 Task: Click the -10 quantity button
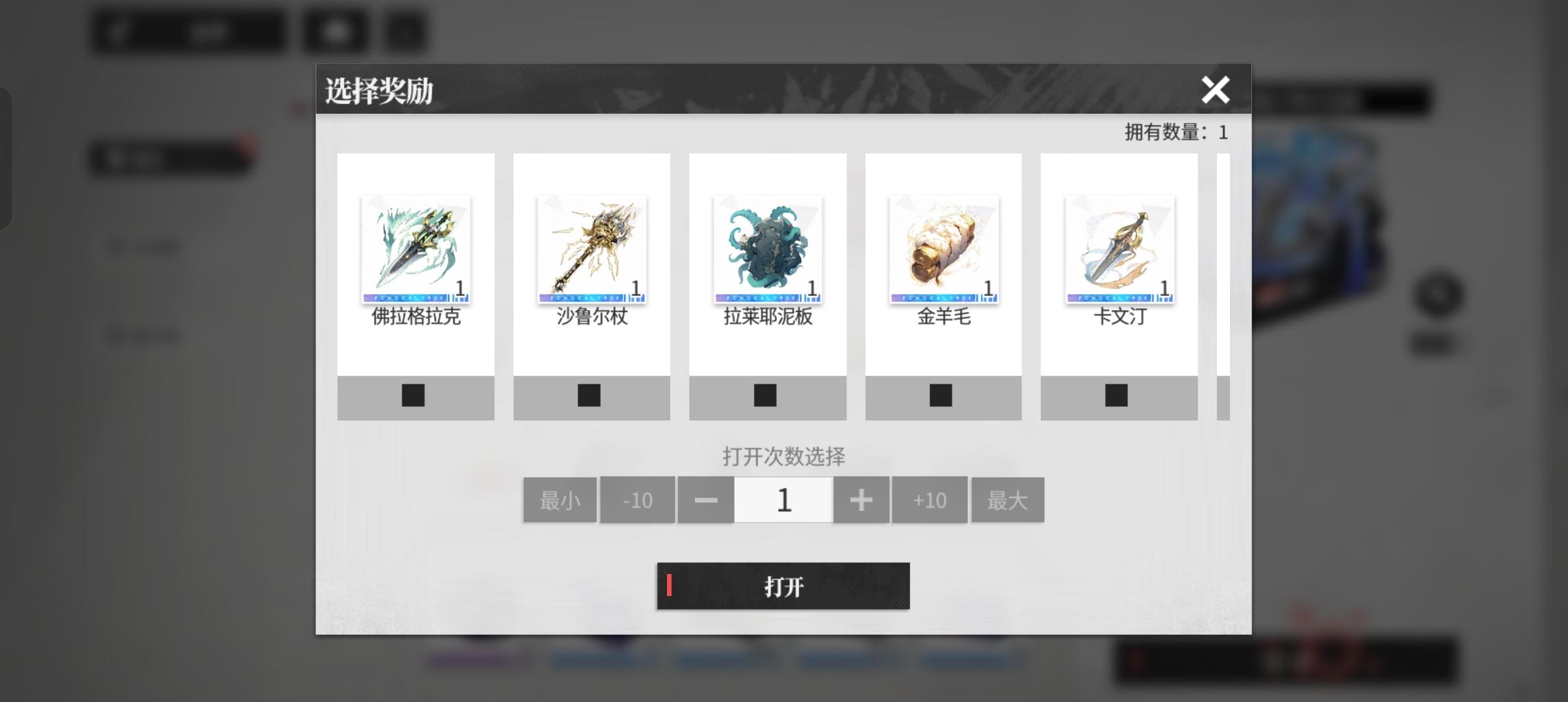click(638, 499)
